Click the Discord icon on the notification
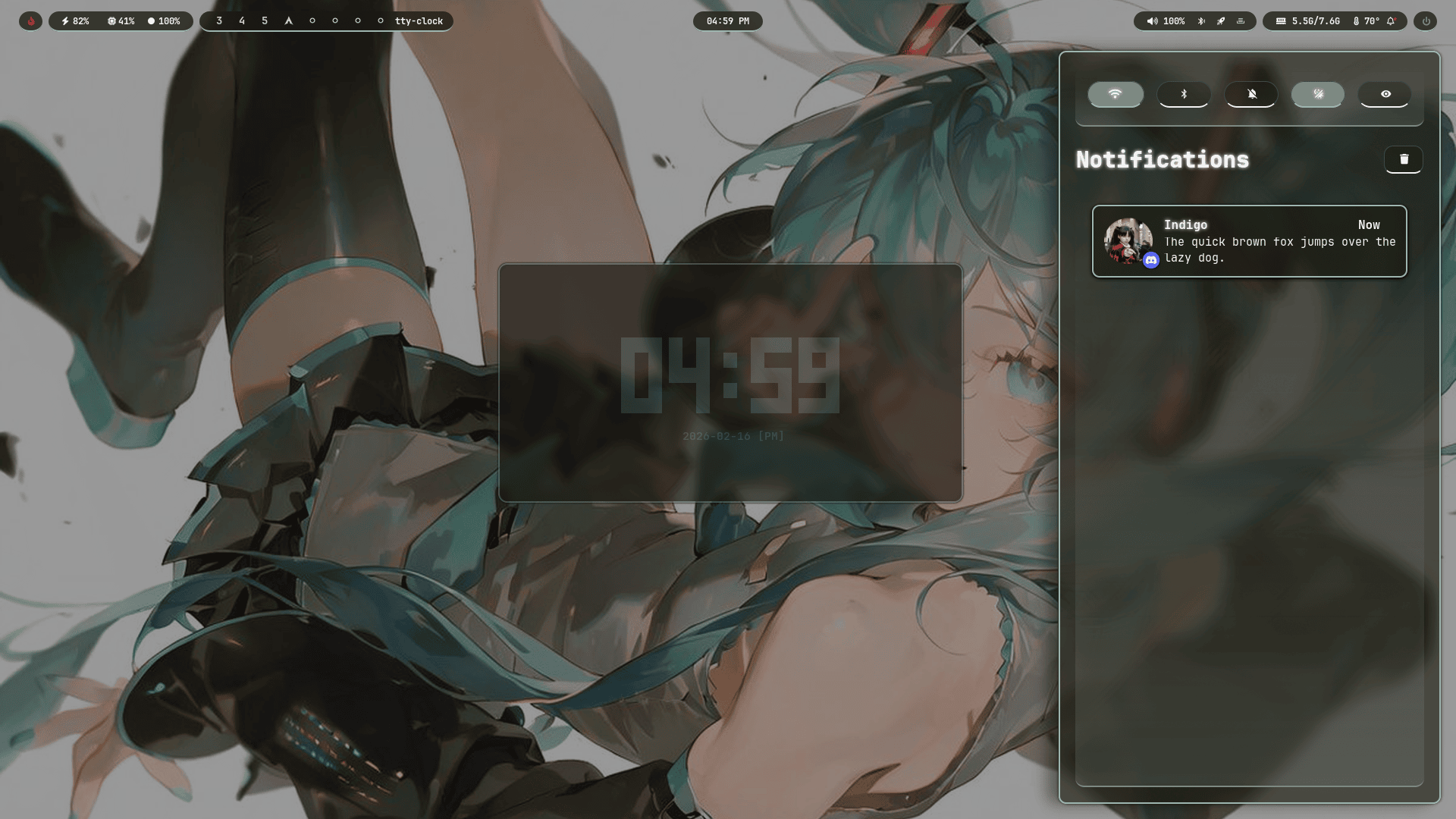This screenshot has height=819, width=1456. (x=1152, y=260)
